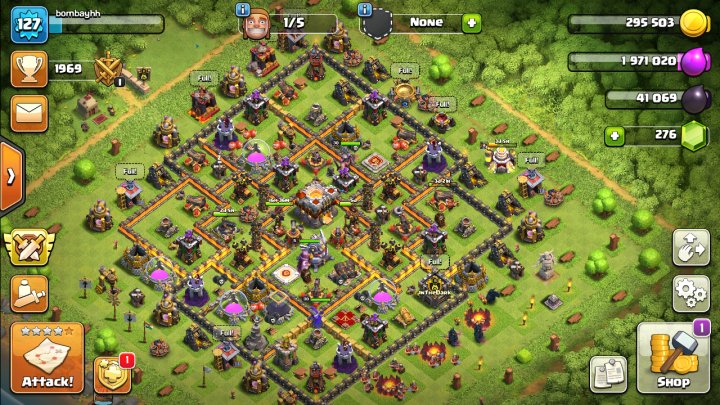
Task: Open the mail inbox
Action: (x=28, y=111)
